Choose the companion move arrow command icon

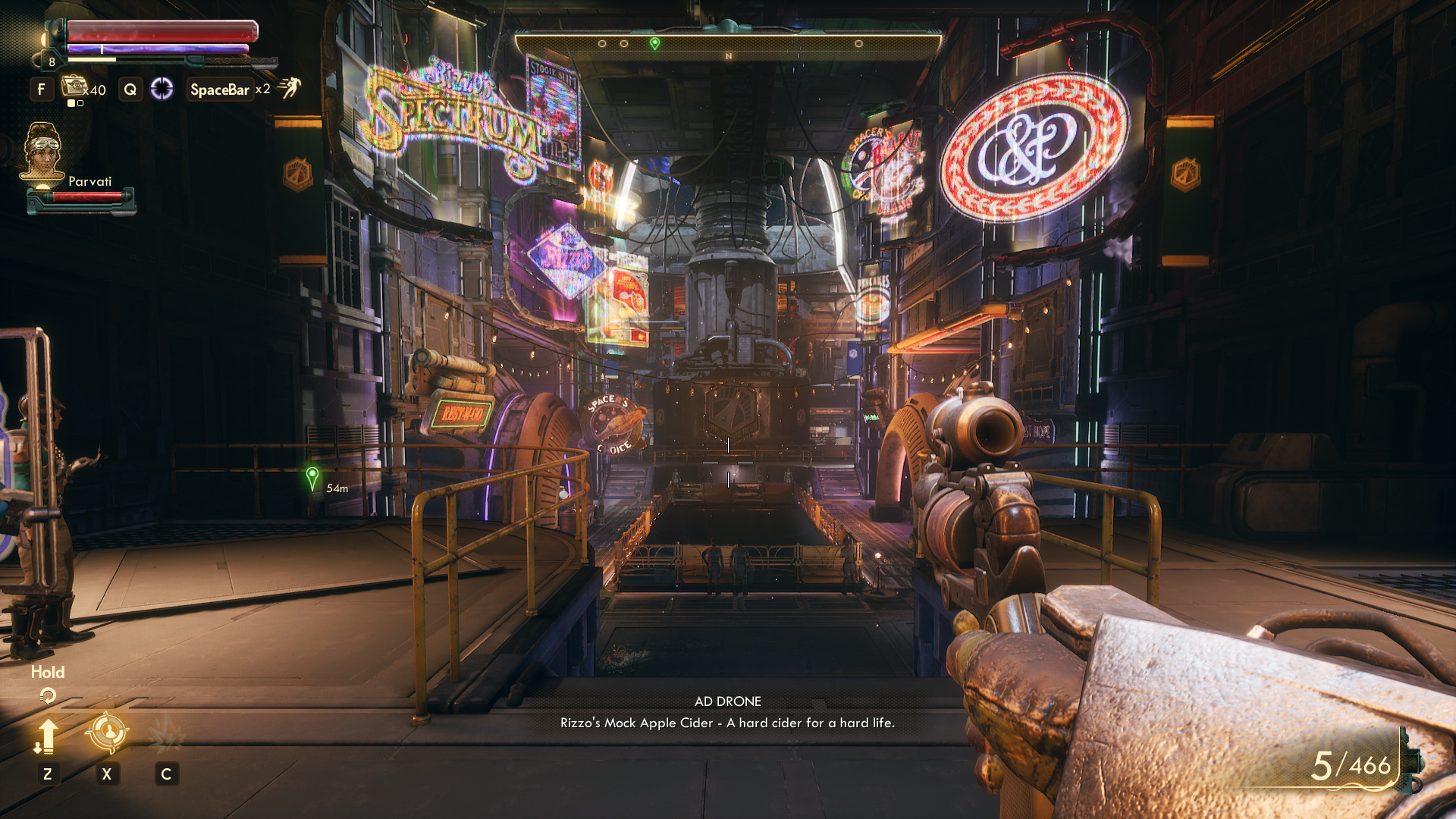click(x=47, y=736)
